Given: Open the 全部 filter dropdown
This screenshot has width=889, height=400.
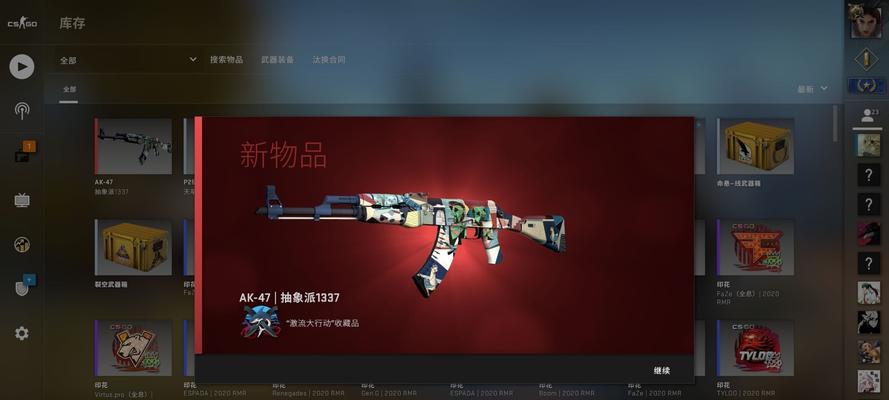Looking at the screenshot, I should pos(128,60).
